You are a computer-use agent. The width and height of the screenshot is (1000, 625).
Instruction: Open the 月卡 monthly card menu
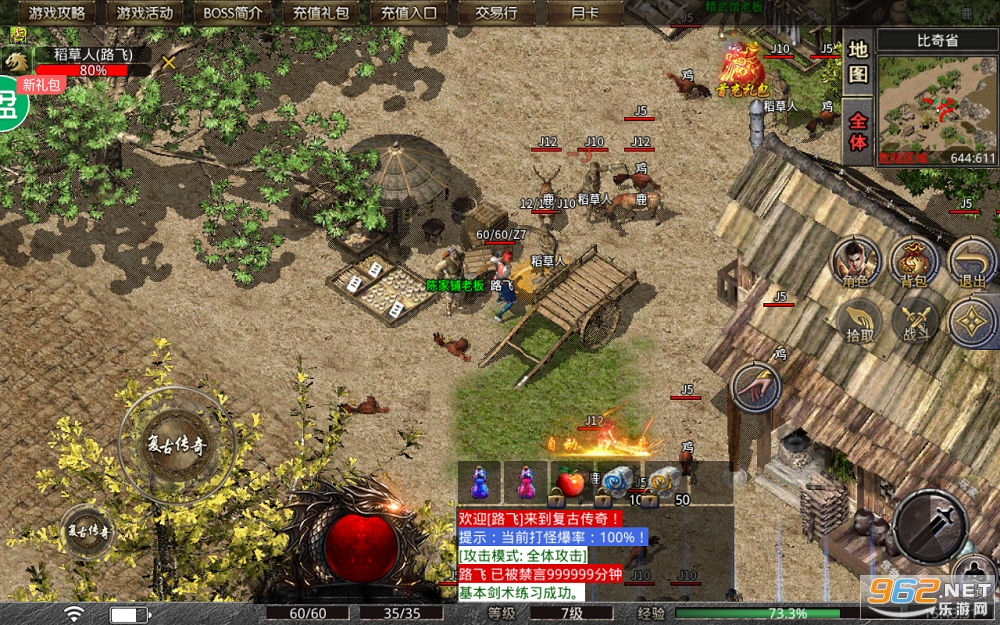(583, 13)
